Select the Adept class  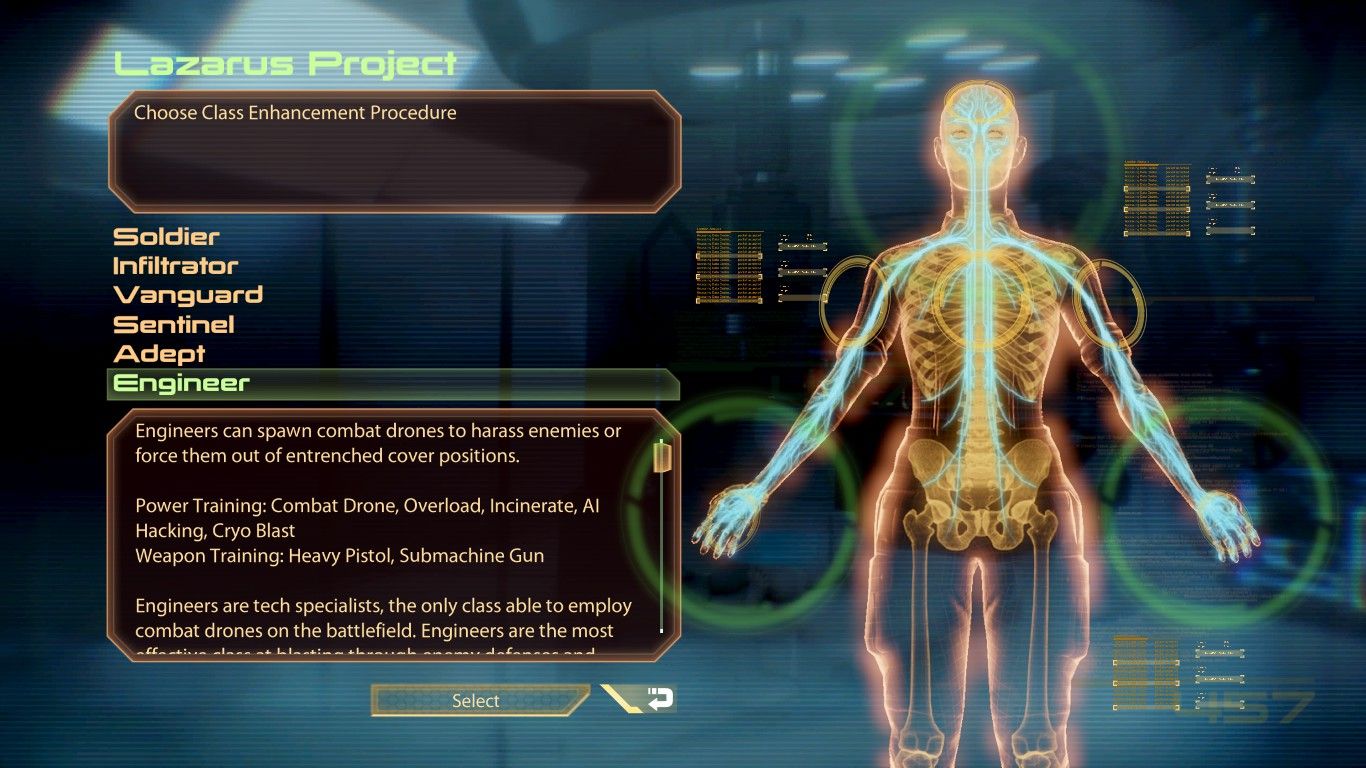coord(161,353)
